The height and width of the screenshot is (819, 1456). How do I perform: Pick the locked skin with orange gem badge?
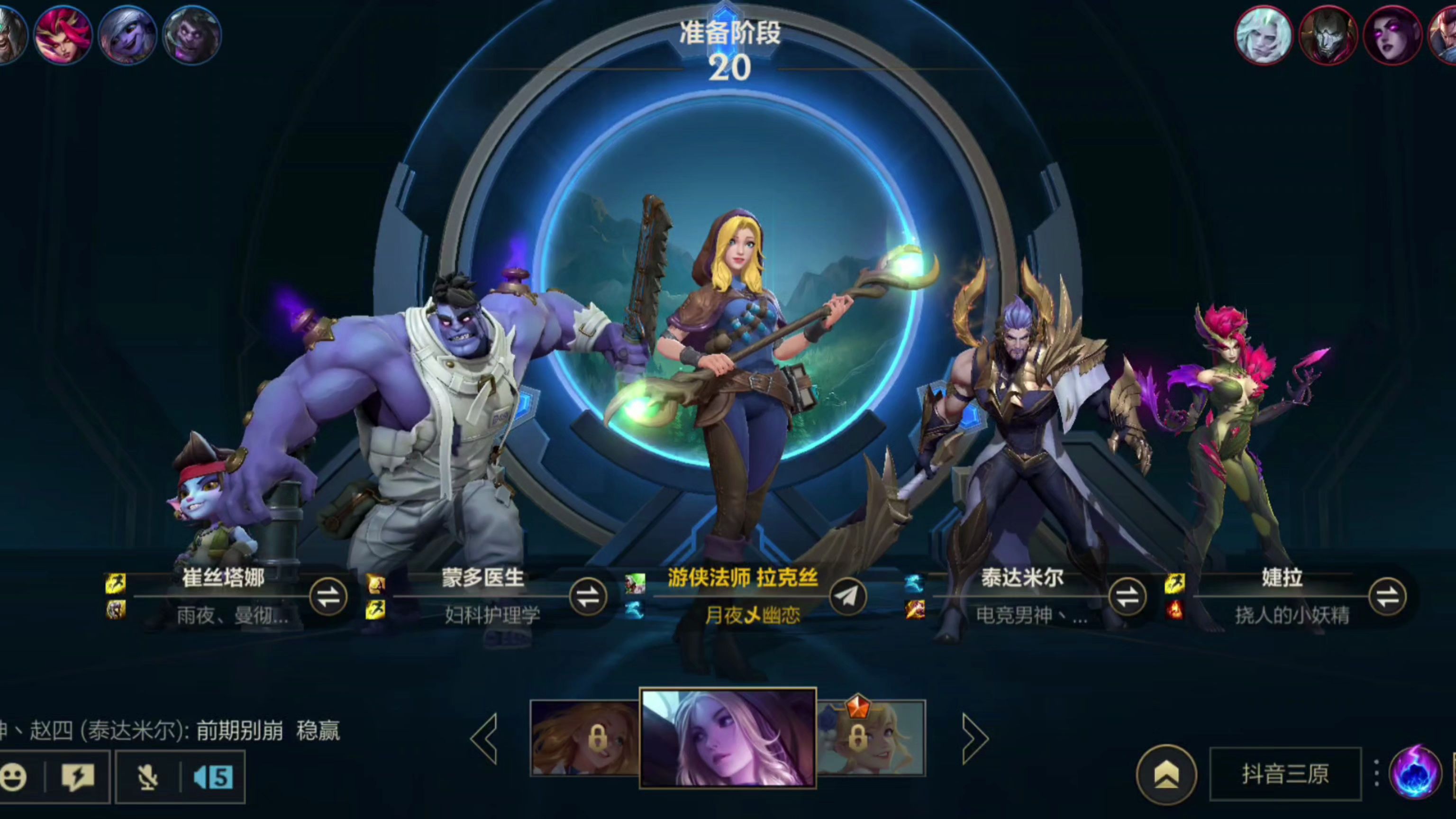[871, 738]
